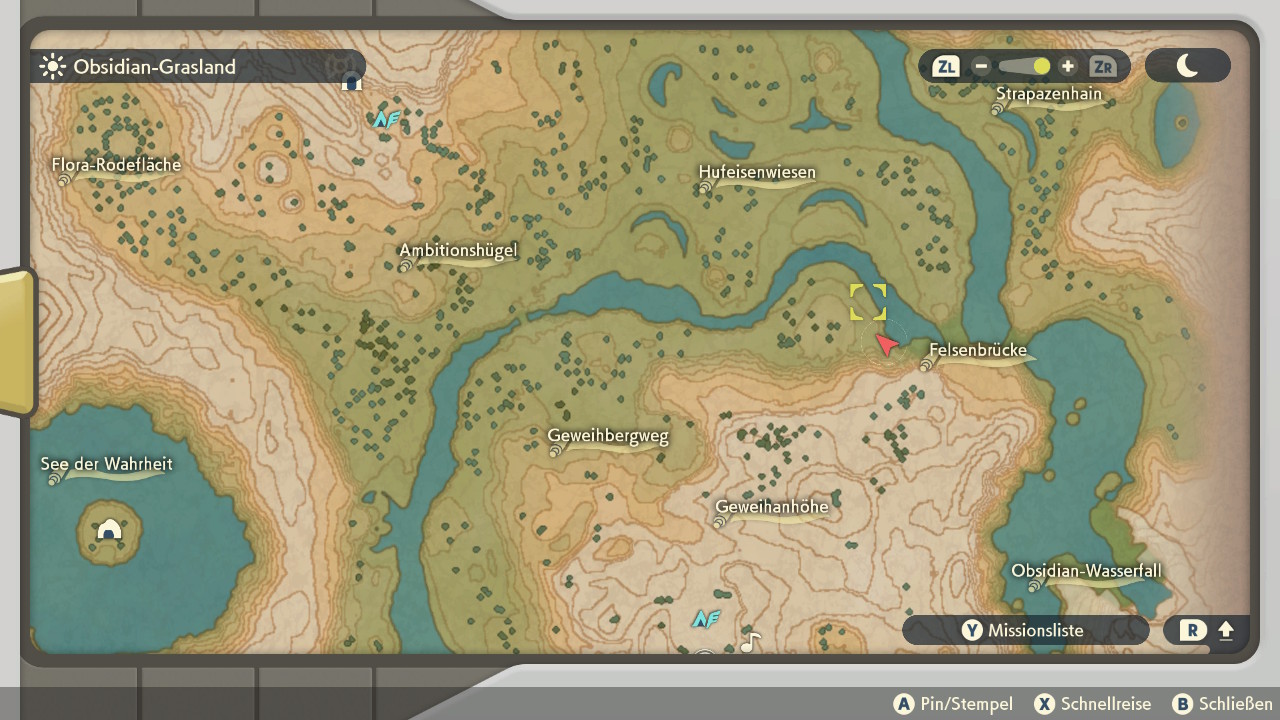Screen dimensions: 1280x720
Task: Select the Ambitionshügel location label
Action: coord(458,251)
